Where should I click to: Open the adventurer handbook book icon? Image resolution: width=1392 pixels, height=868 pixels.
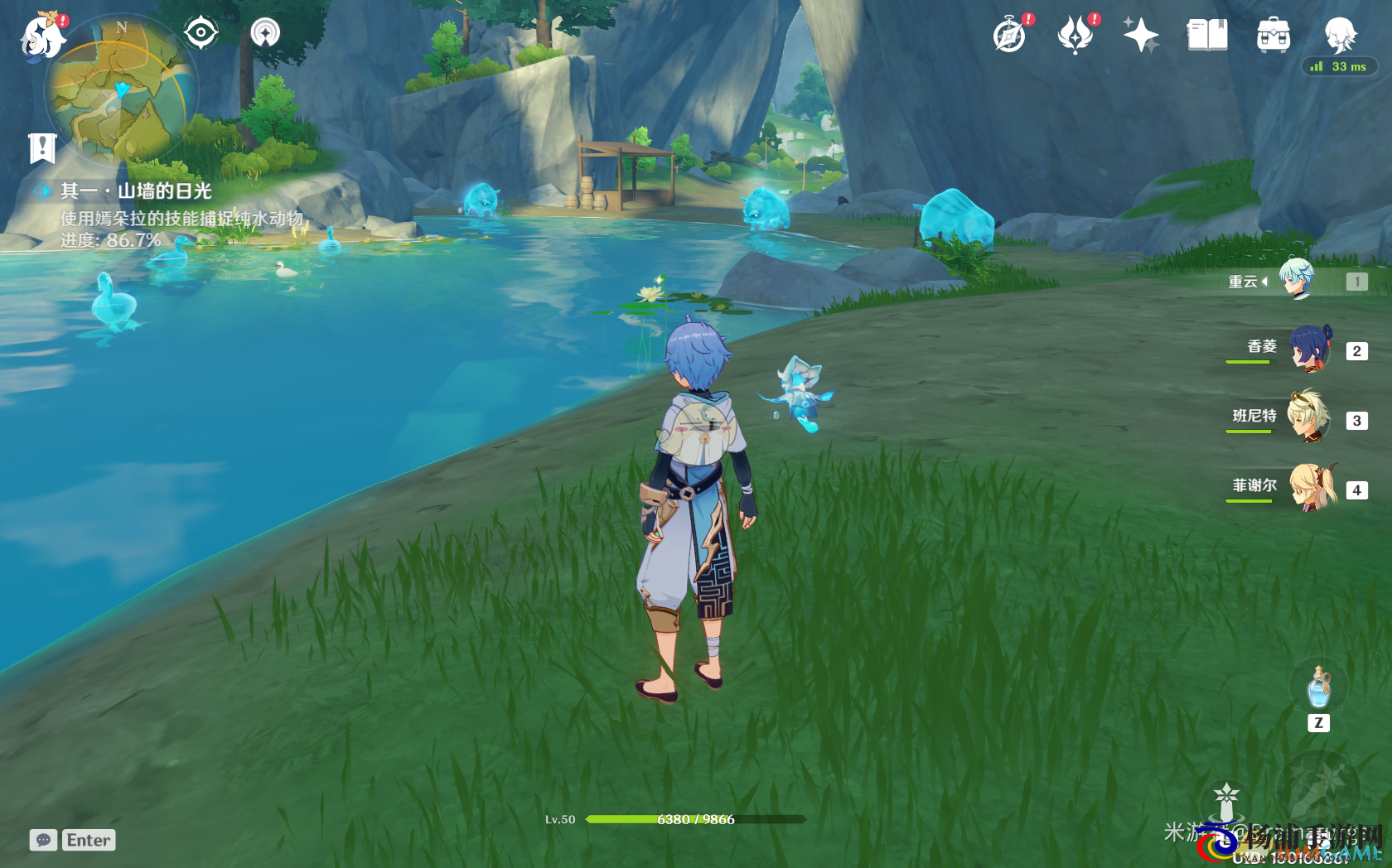[1207, 36]
